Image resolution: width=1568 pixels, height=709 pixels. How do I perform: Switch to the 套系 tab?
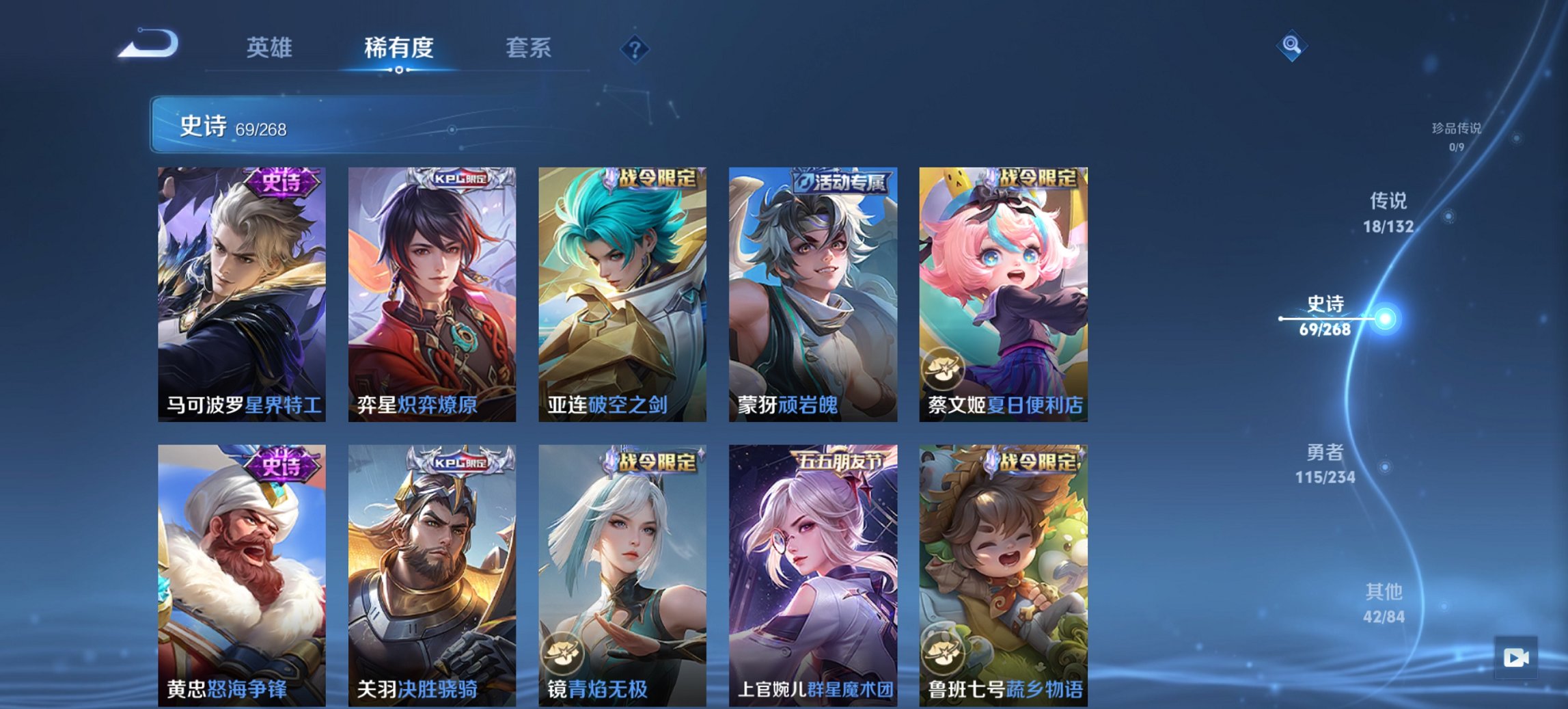click(x=529, y=48)
